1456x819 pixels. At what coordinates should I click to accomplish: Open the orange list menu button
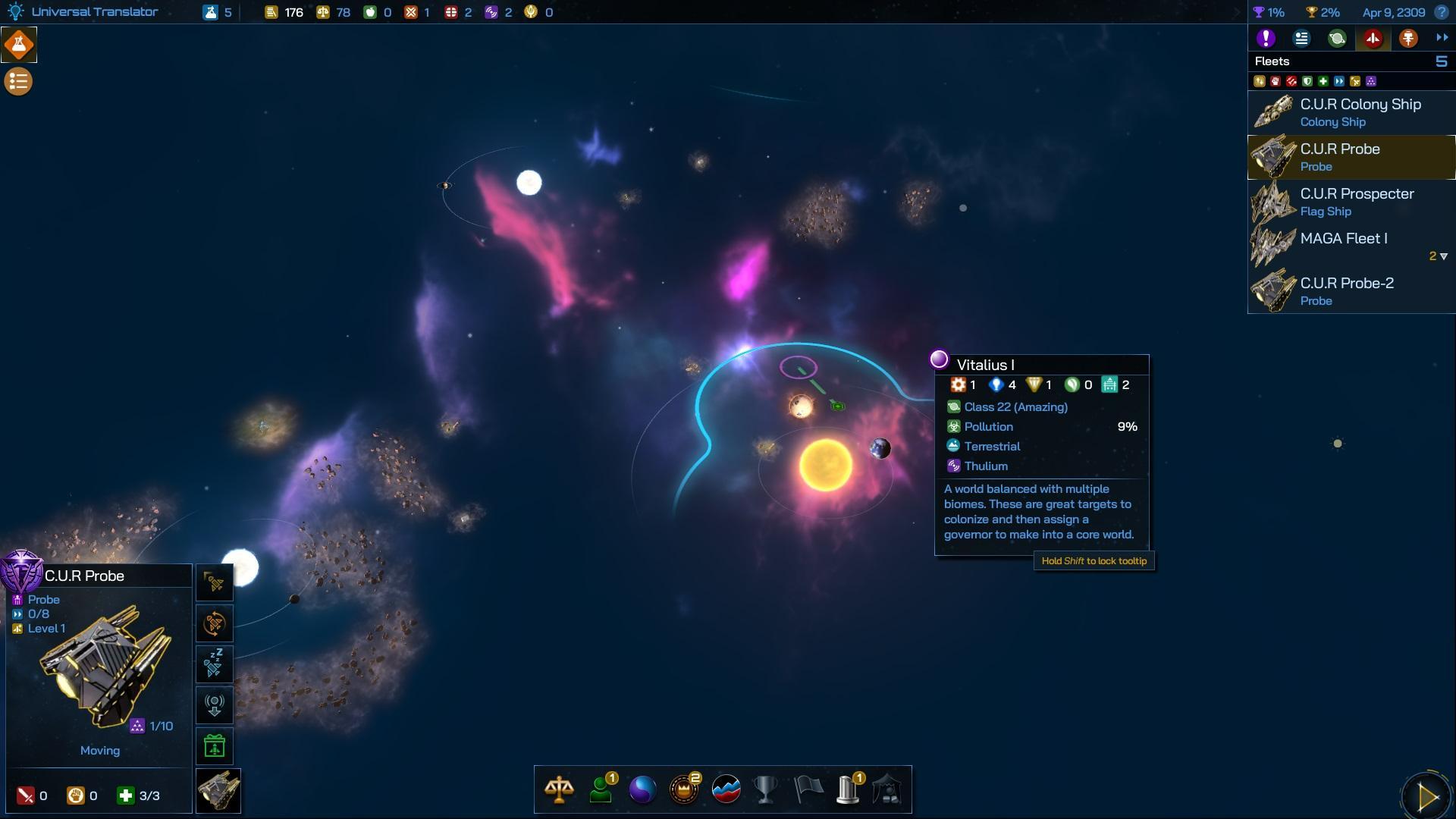tap(19, 81)
